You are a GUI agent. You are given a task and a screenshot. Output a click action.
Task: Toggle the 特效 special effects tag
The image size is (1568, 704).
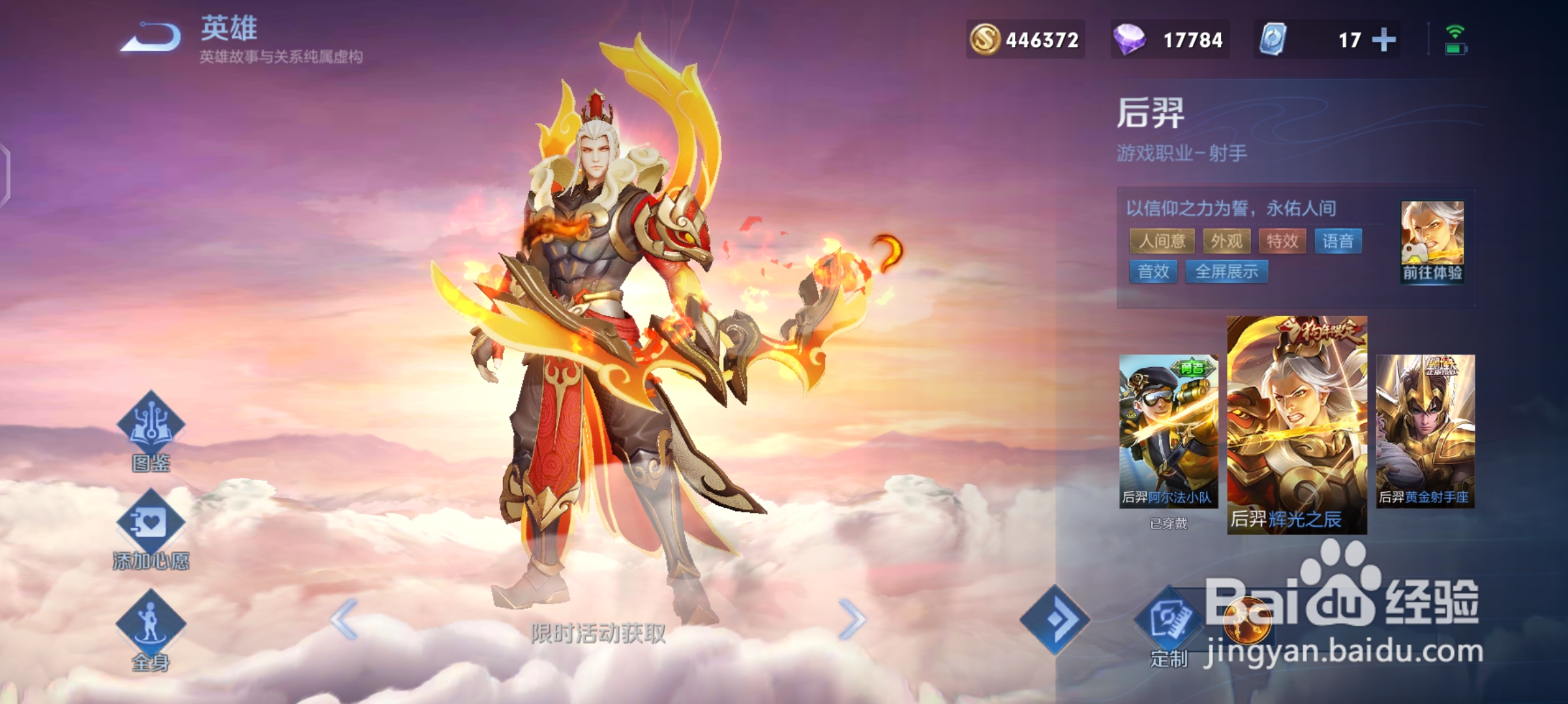(1281, 241)
